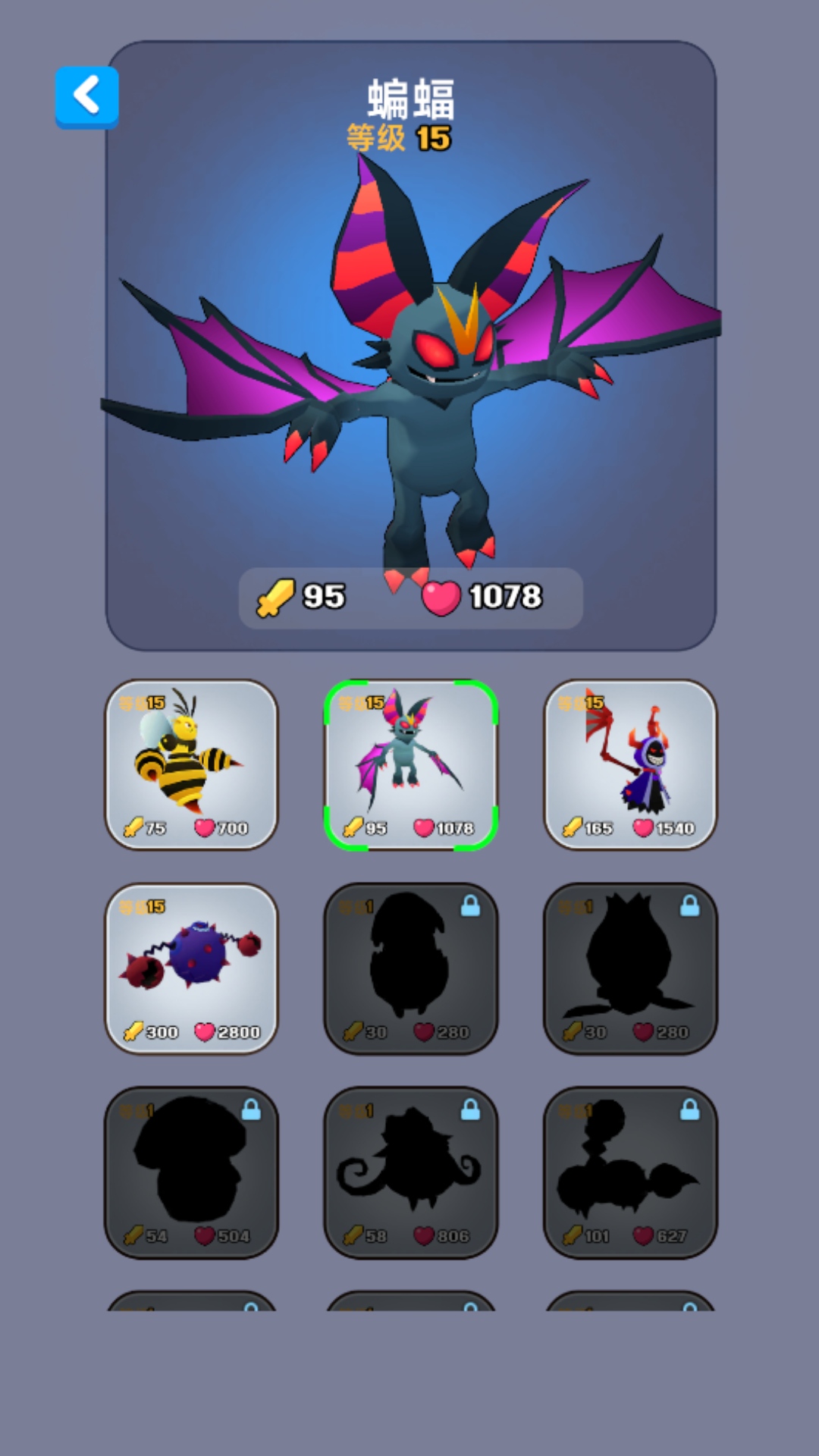Open the locked card with 58 attack
The image size is (819, 1456).
[x=410, y=1172]
